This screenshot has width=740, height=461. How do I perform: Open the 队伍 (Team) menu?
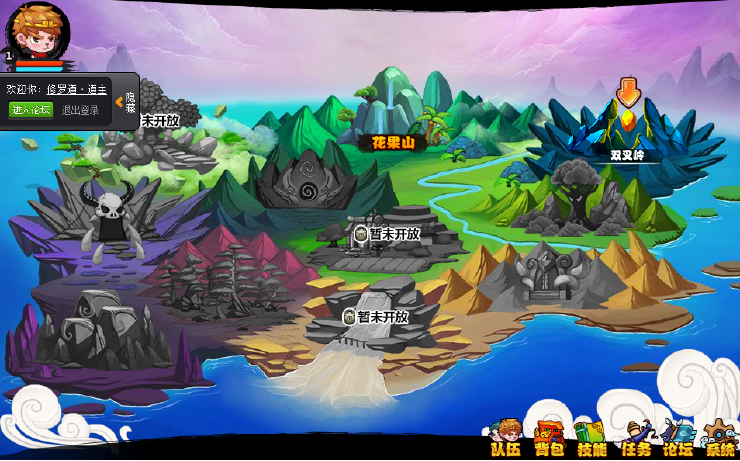point(507,437)
